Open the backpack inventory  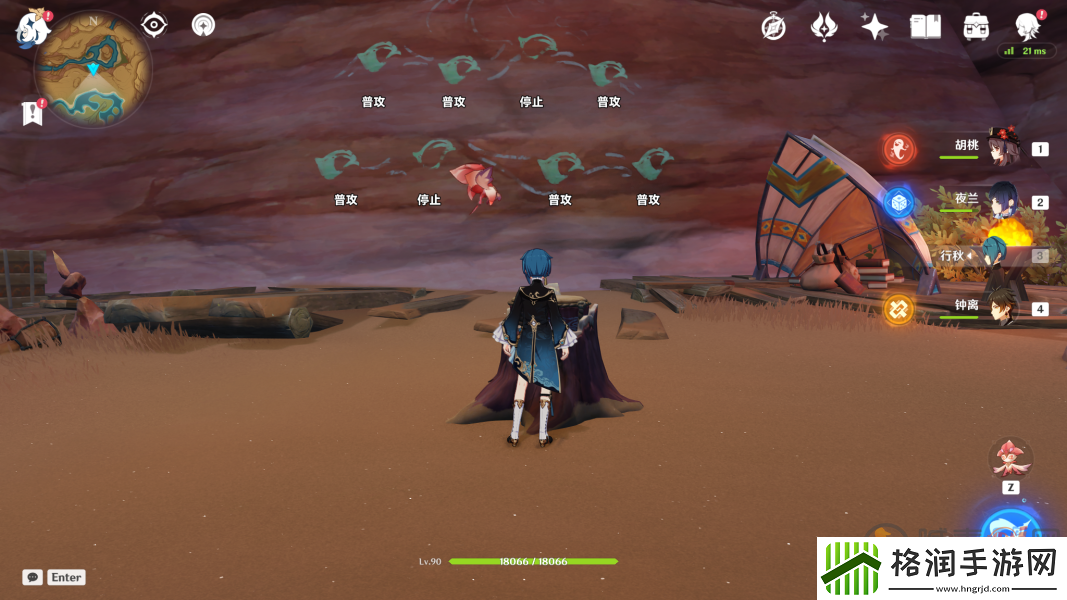click(976, 27)
